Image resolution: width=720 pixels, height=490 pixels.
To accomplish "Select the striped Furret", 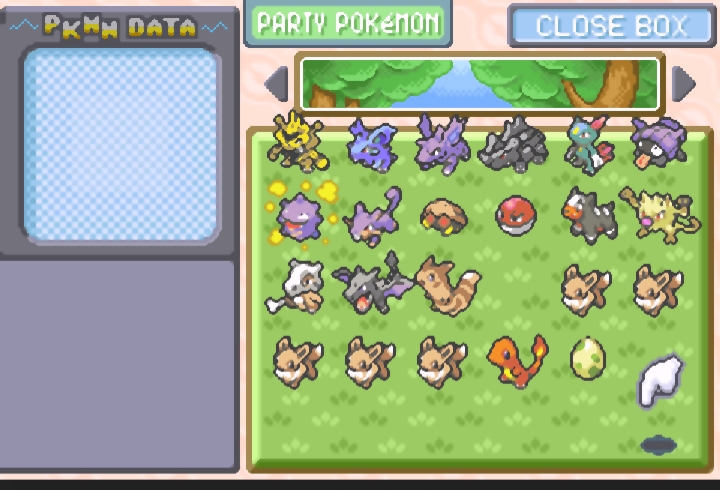I will tap(444, 286).
